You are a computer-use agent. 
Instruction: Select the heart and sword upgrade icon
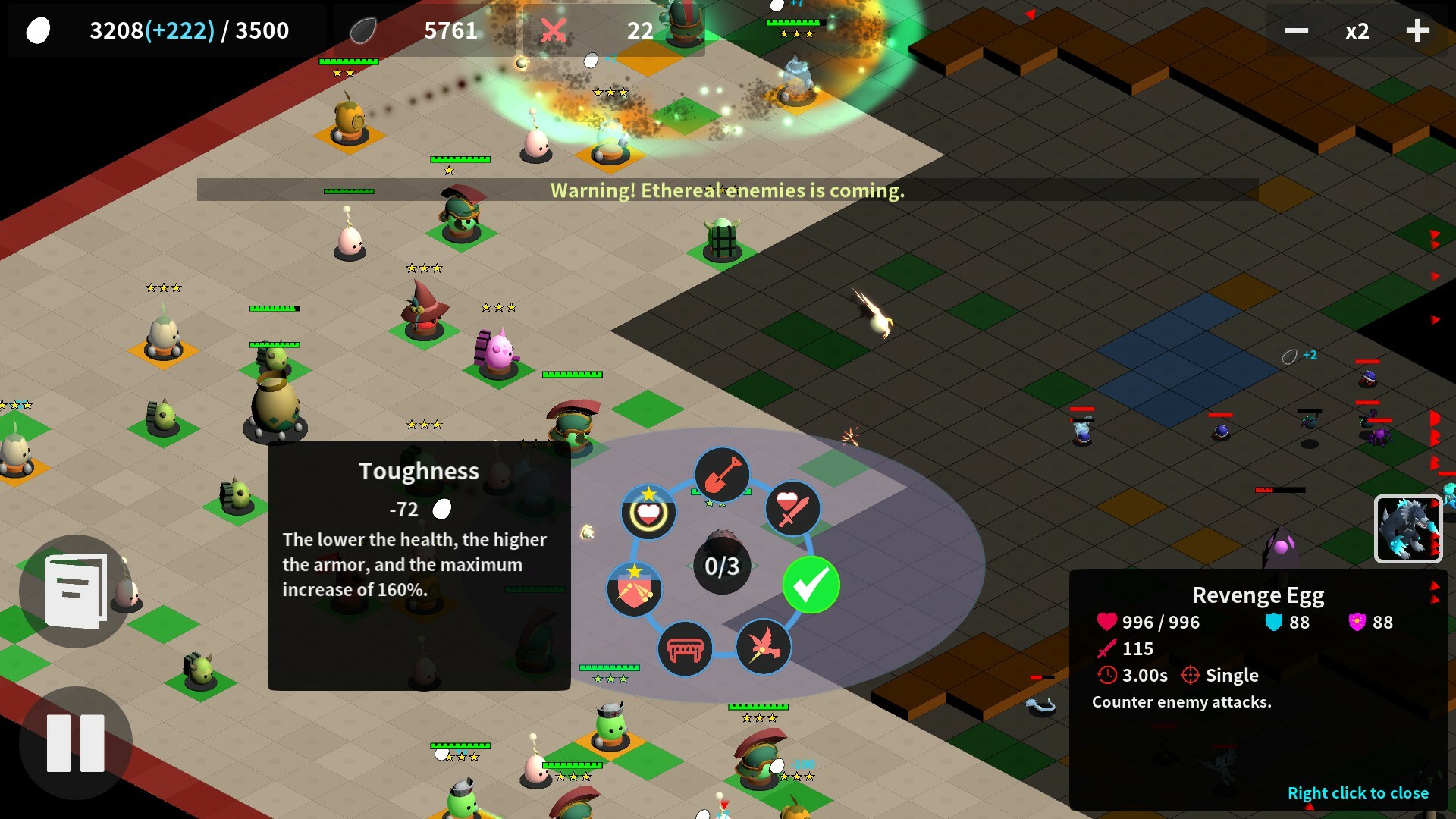[791, 510]
